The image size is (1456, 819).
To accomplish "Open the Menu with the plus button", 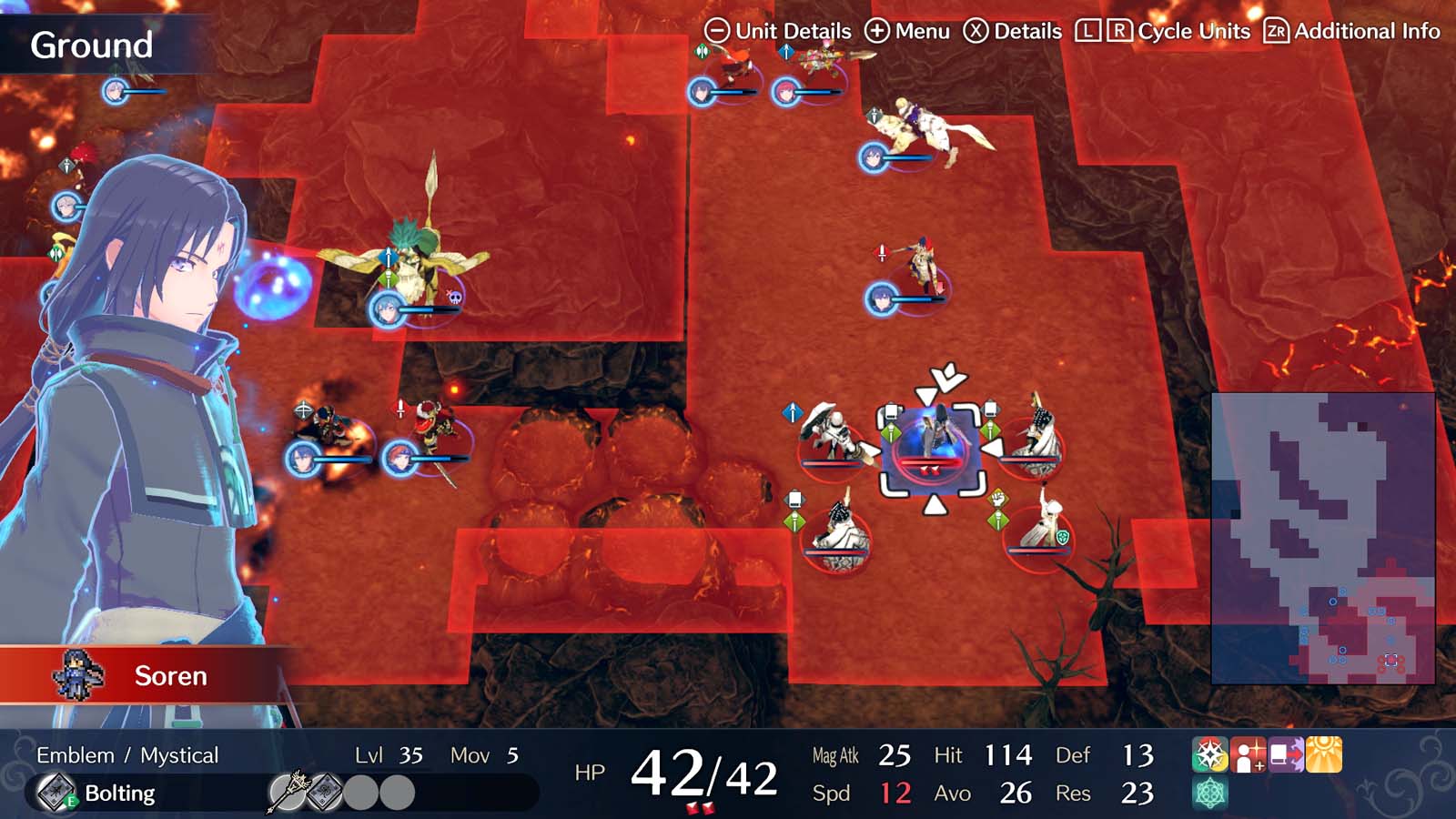I will [905, 30].
